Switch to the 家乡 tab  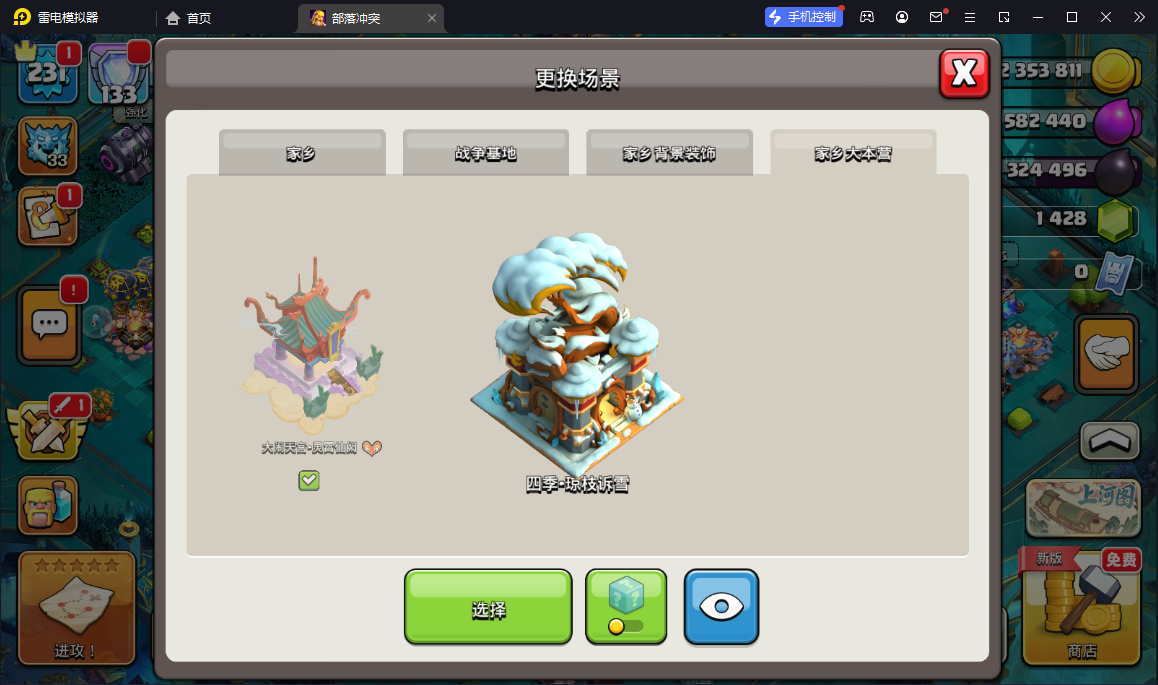click(301, 153)
